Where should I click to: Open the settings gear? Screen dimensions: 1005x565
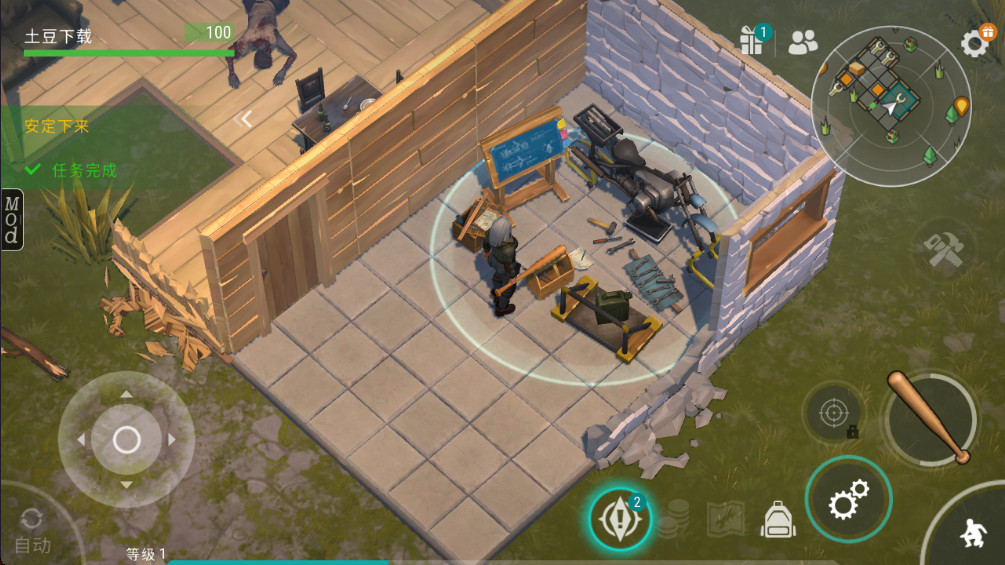(x=975, y=41)
